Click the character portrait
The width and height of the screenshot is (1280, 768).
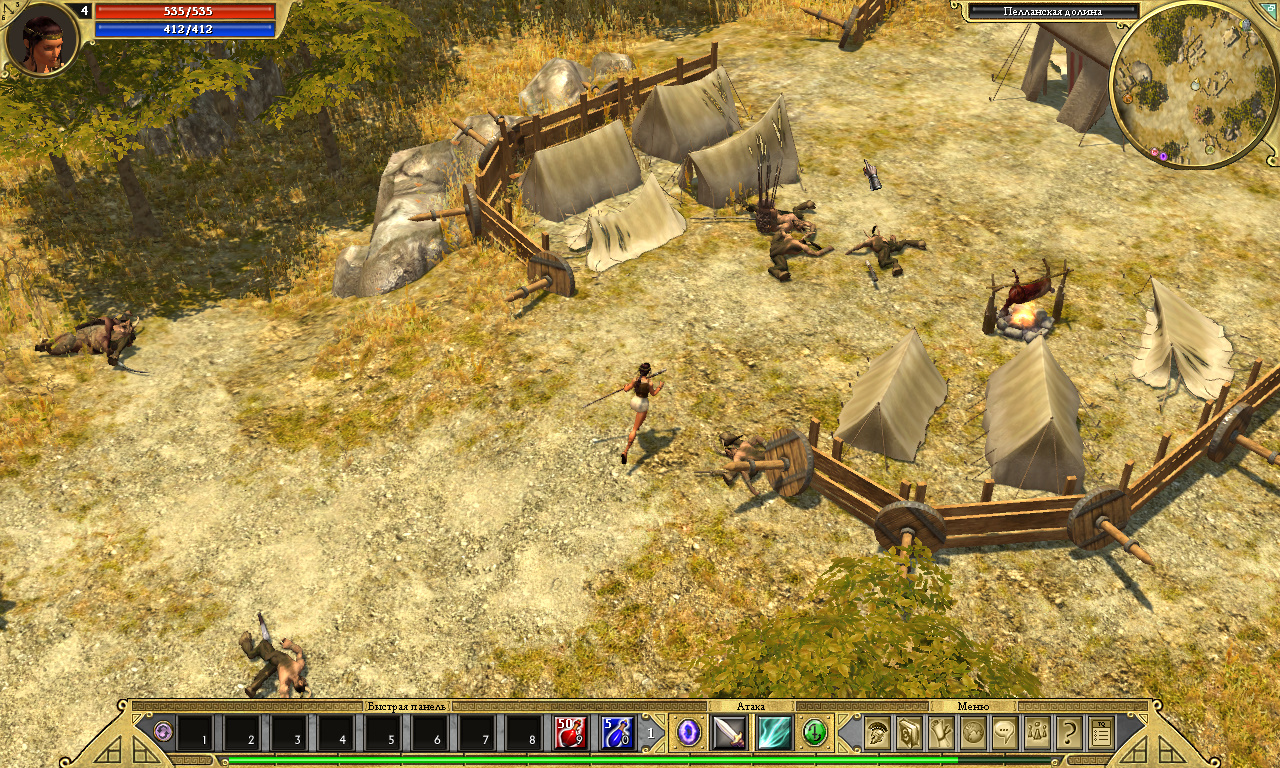[42, 39]
